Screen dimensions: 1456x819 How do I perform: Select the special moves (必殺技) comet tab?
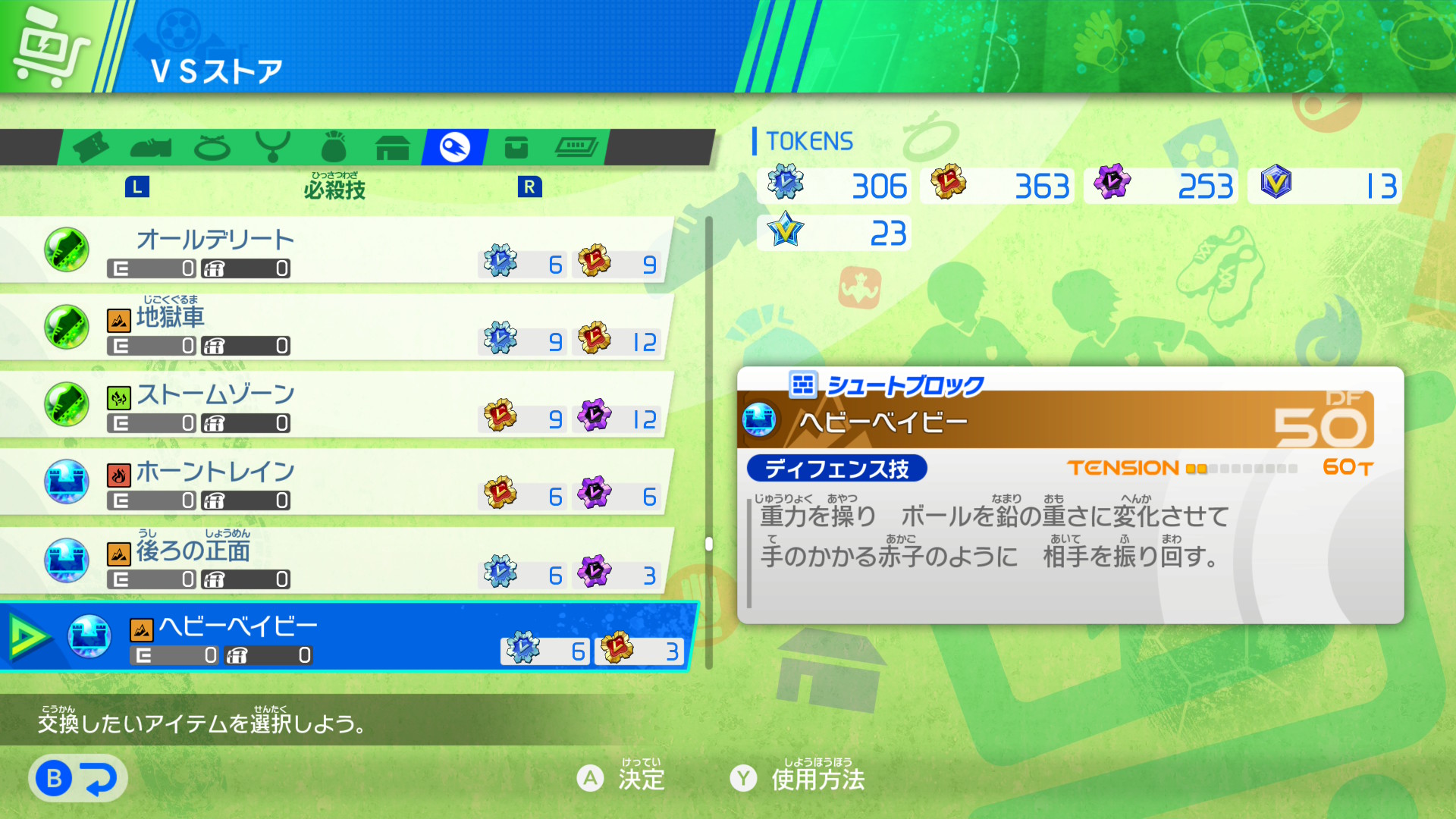pos(455,147)
